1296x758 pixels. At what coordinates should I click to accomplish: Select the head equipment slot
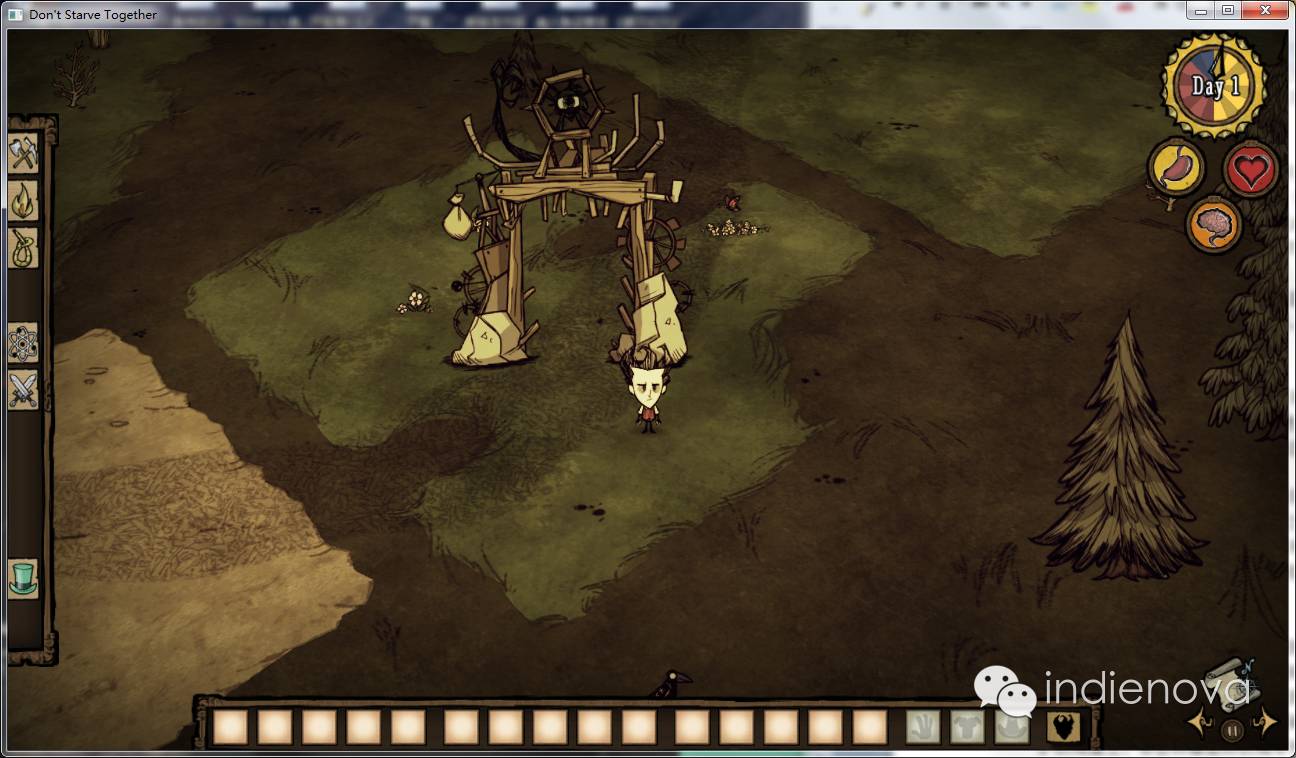point(1012,727)
